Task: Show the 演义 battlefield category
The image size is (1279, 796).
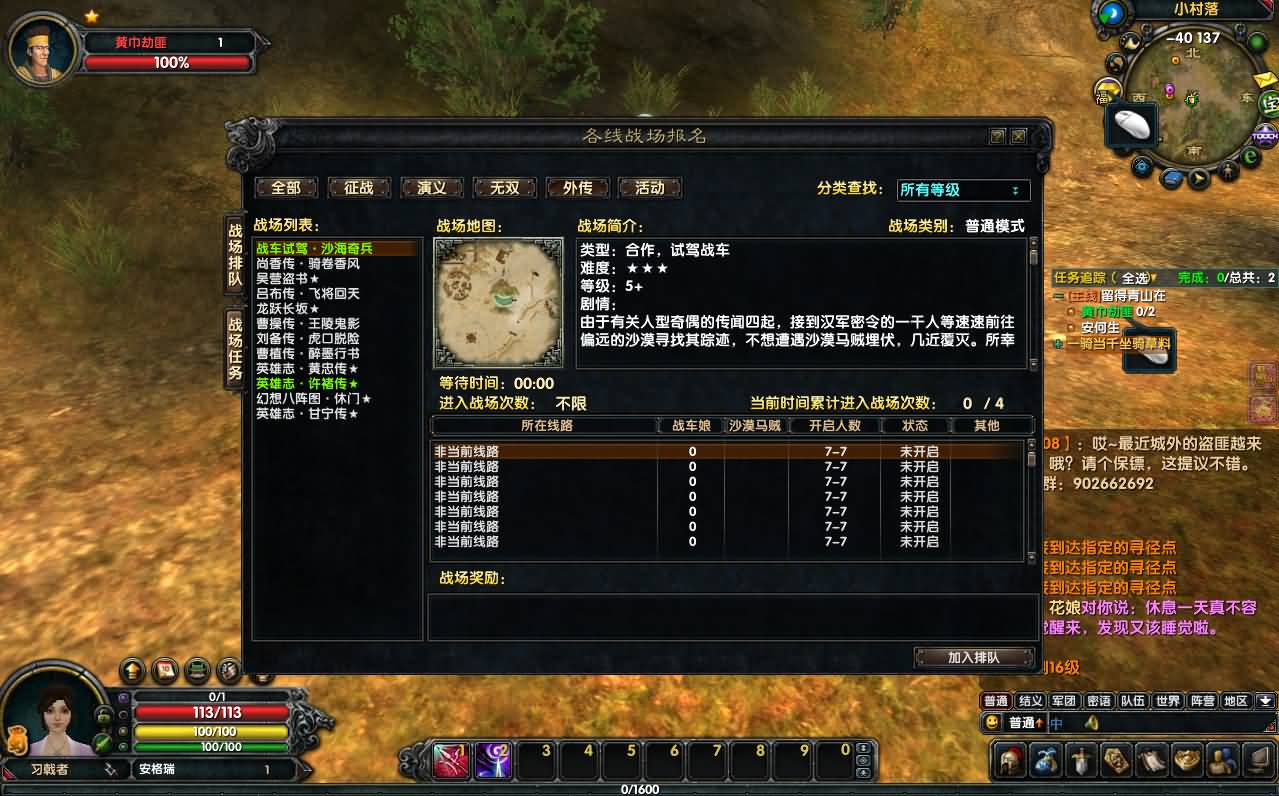Action: coord(431,188)
